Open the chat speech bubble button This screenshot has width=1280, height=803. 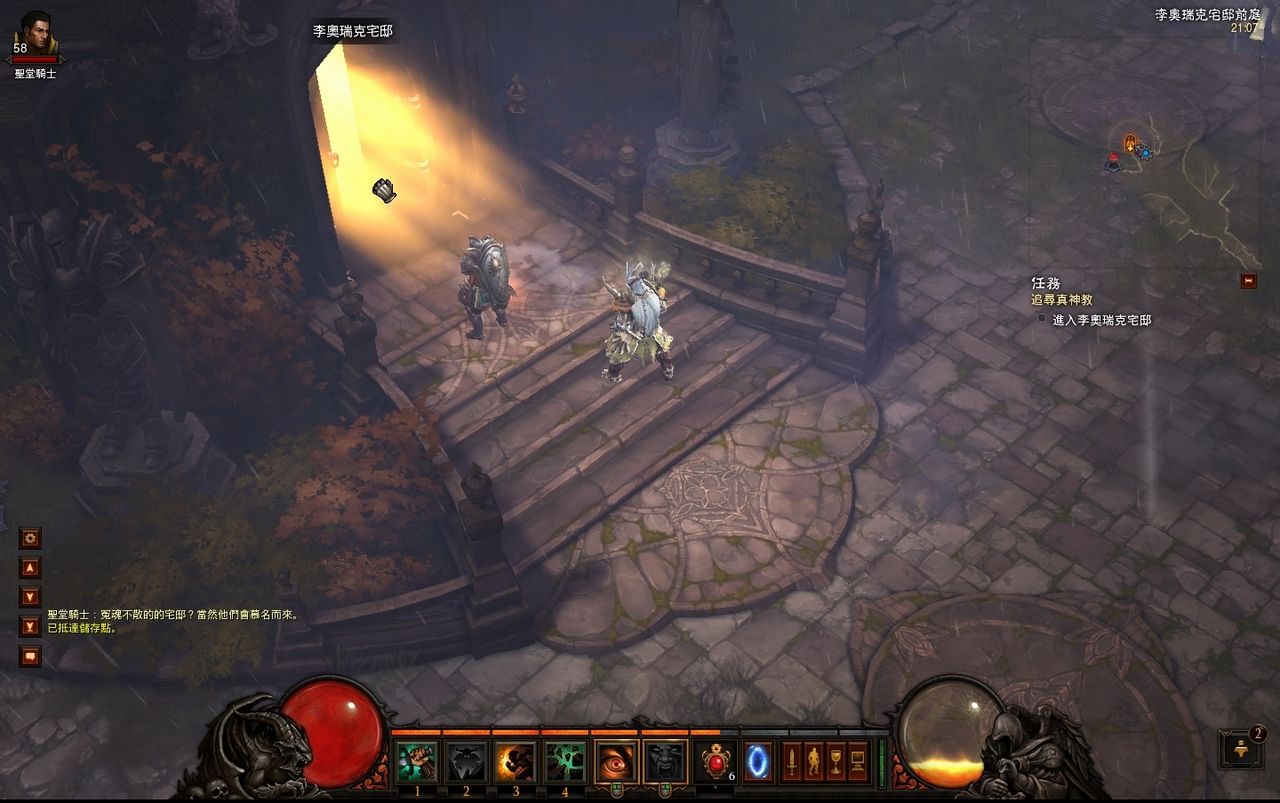pos(30,656)
